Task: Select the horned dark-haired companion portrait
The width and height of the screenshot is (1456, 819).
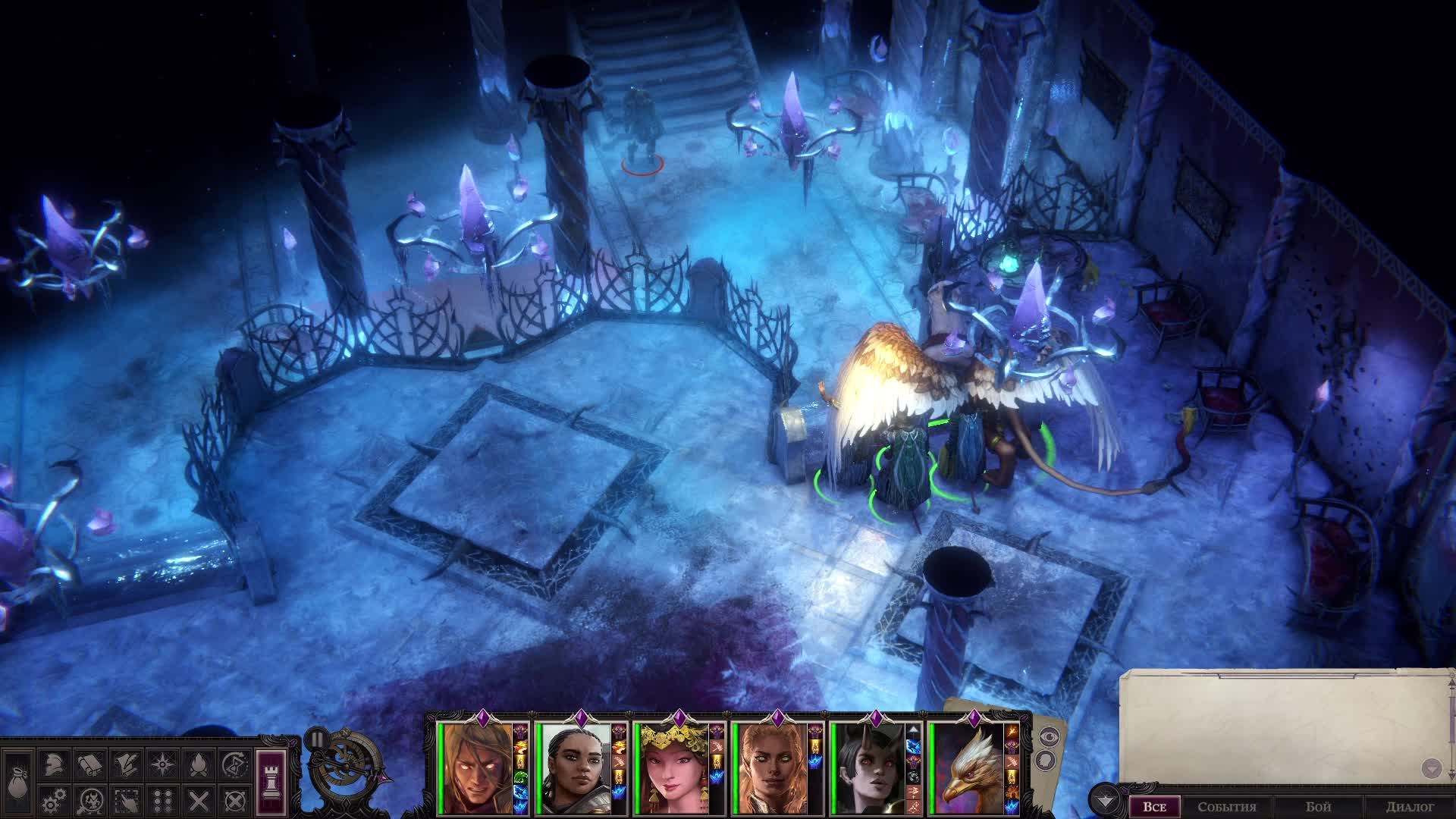Action: pos(870,767)
